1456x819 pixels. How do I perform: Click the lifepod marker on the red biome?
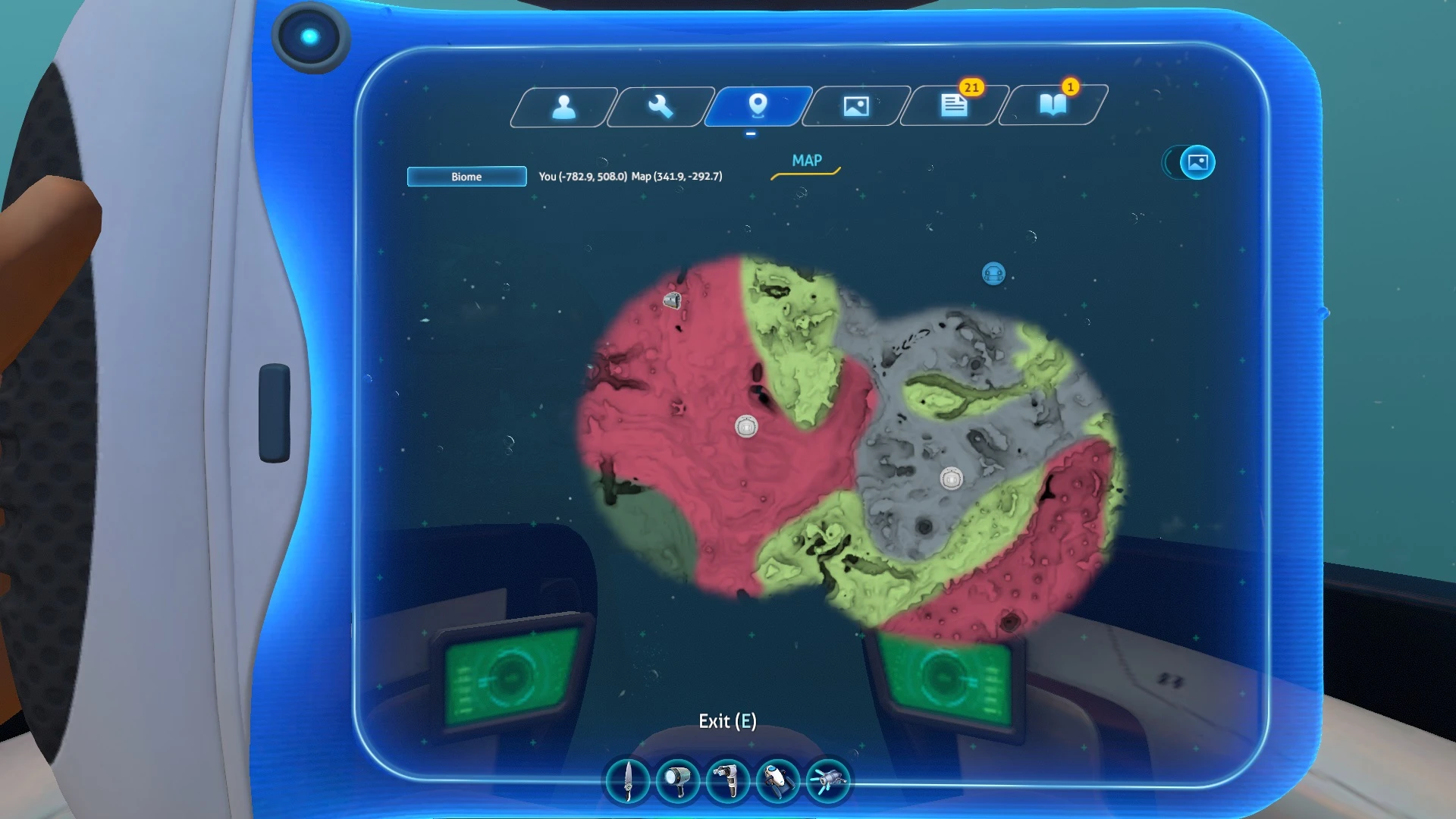745,427
